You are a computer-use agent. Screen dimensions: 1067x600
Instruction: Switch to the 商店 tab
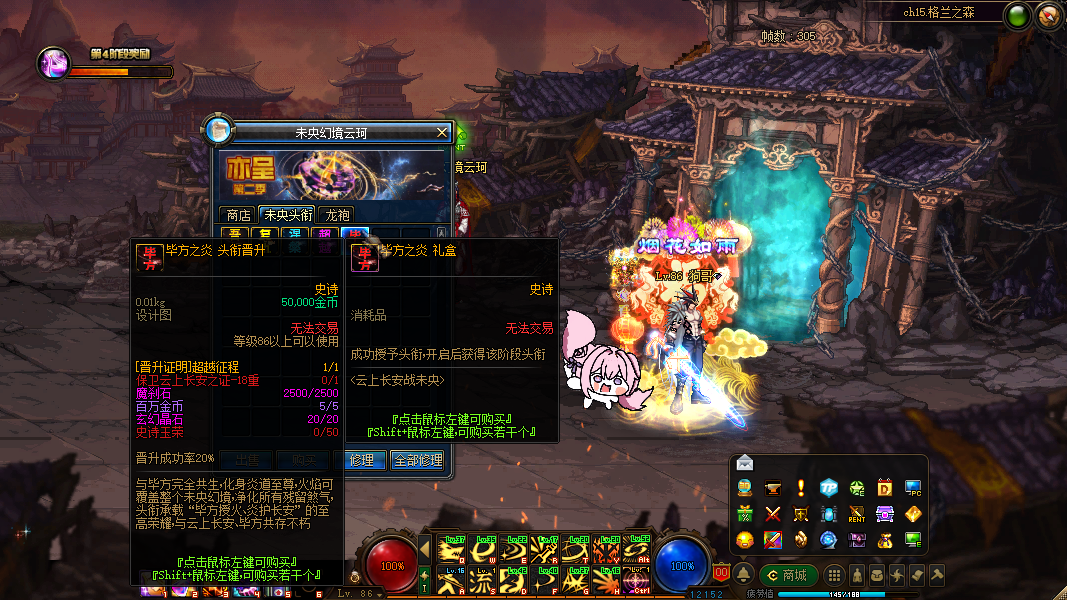pos(238,214)
